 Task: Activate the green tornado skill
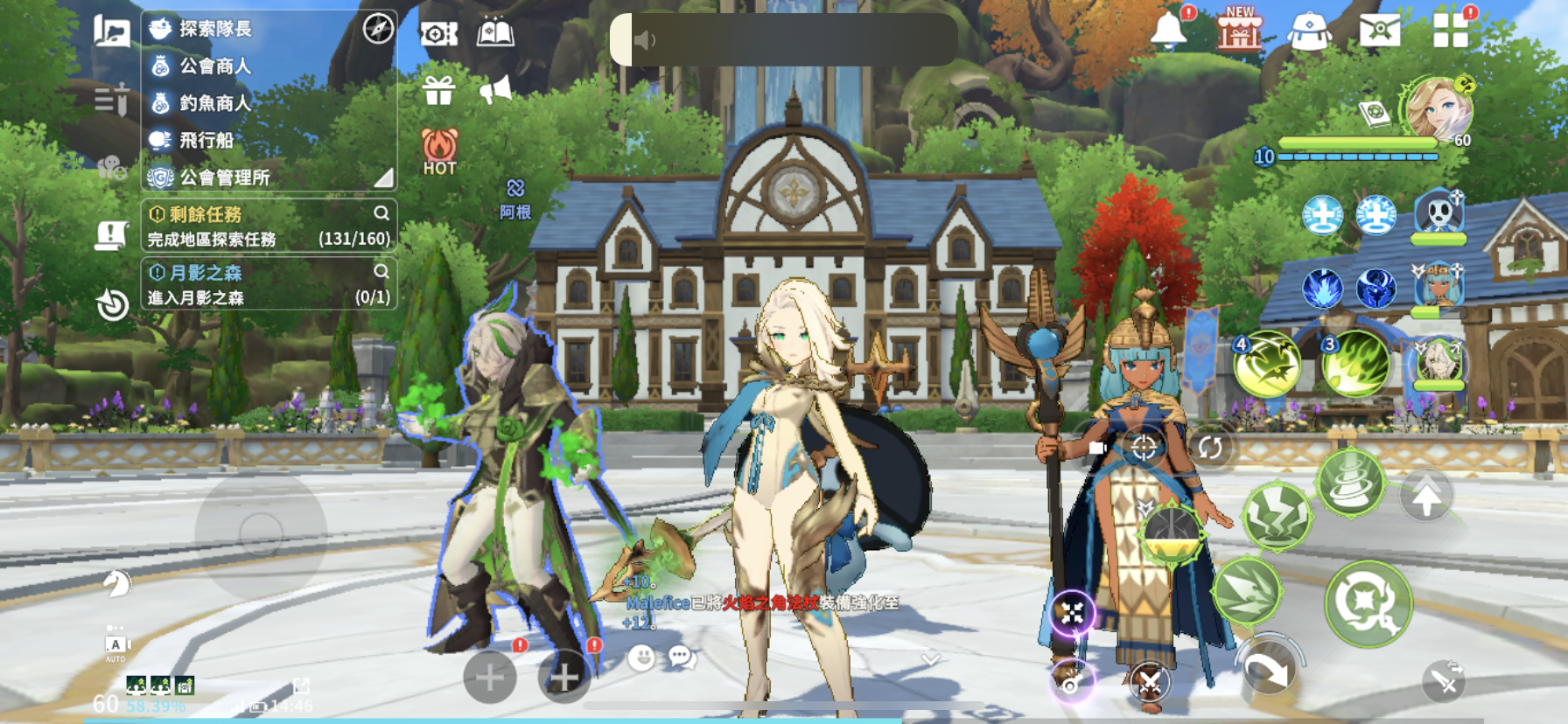[1350, 484]
